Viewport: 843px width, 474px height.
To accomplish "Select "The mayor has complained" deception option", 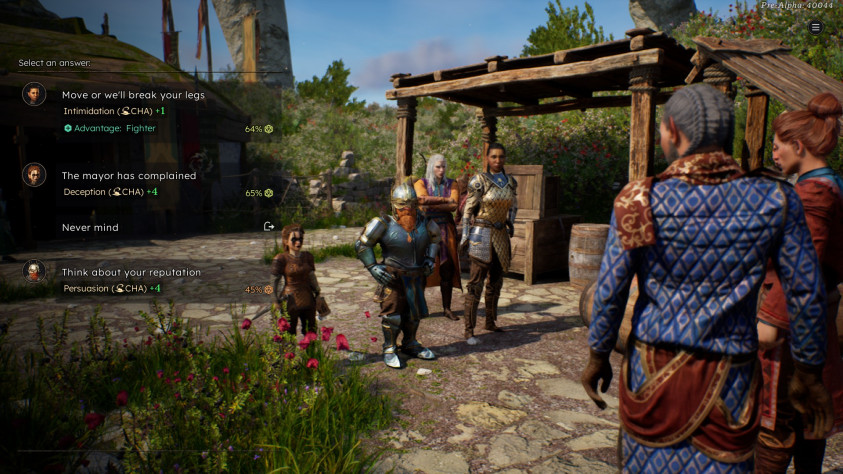I will (x=129, y=176).
